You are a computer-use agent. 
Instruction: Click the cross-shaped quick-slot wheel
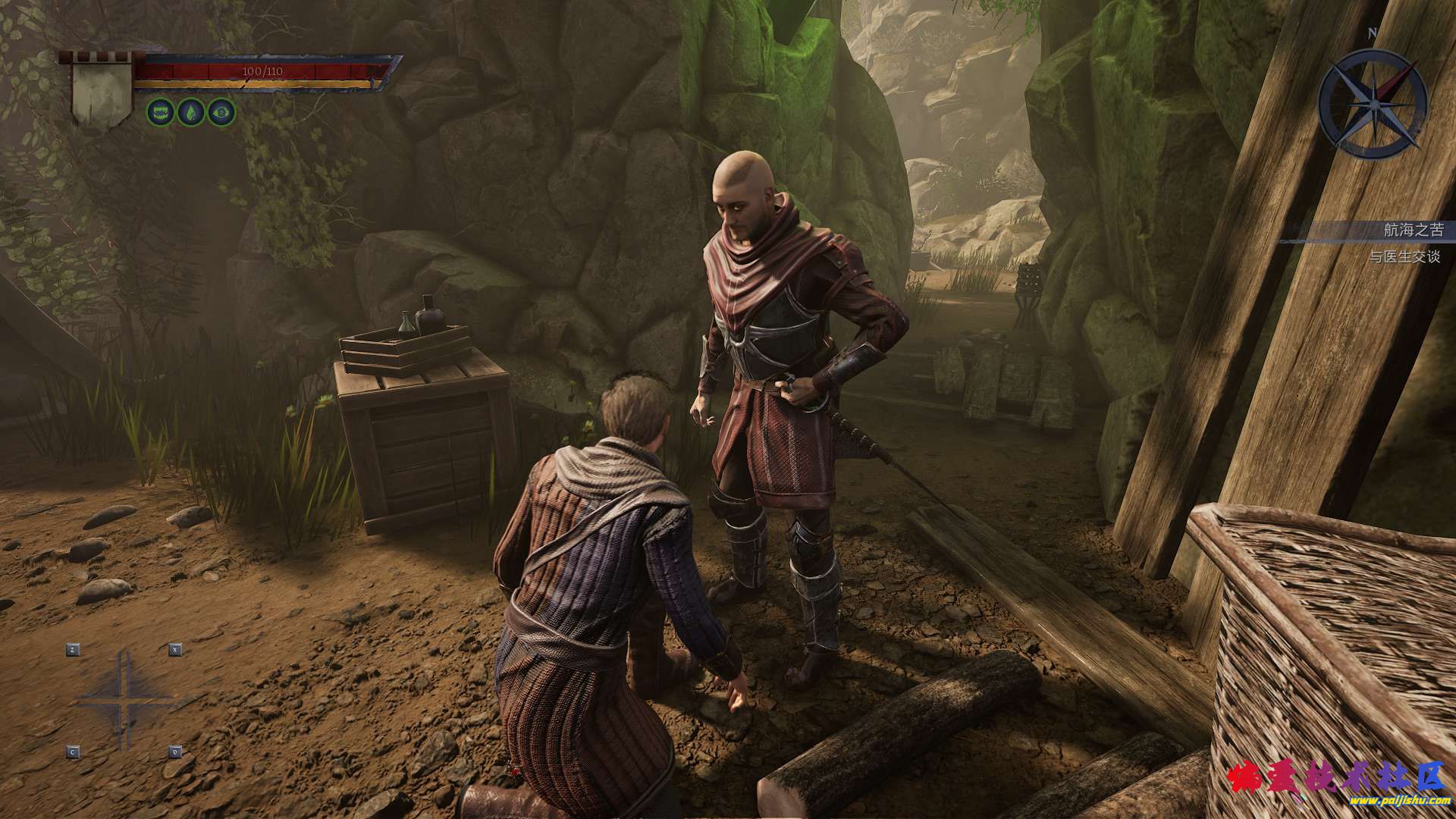point(124,701)
